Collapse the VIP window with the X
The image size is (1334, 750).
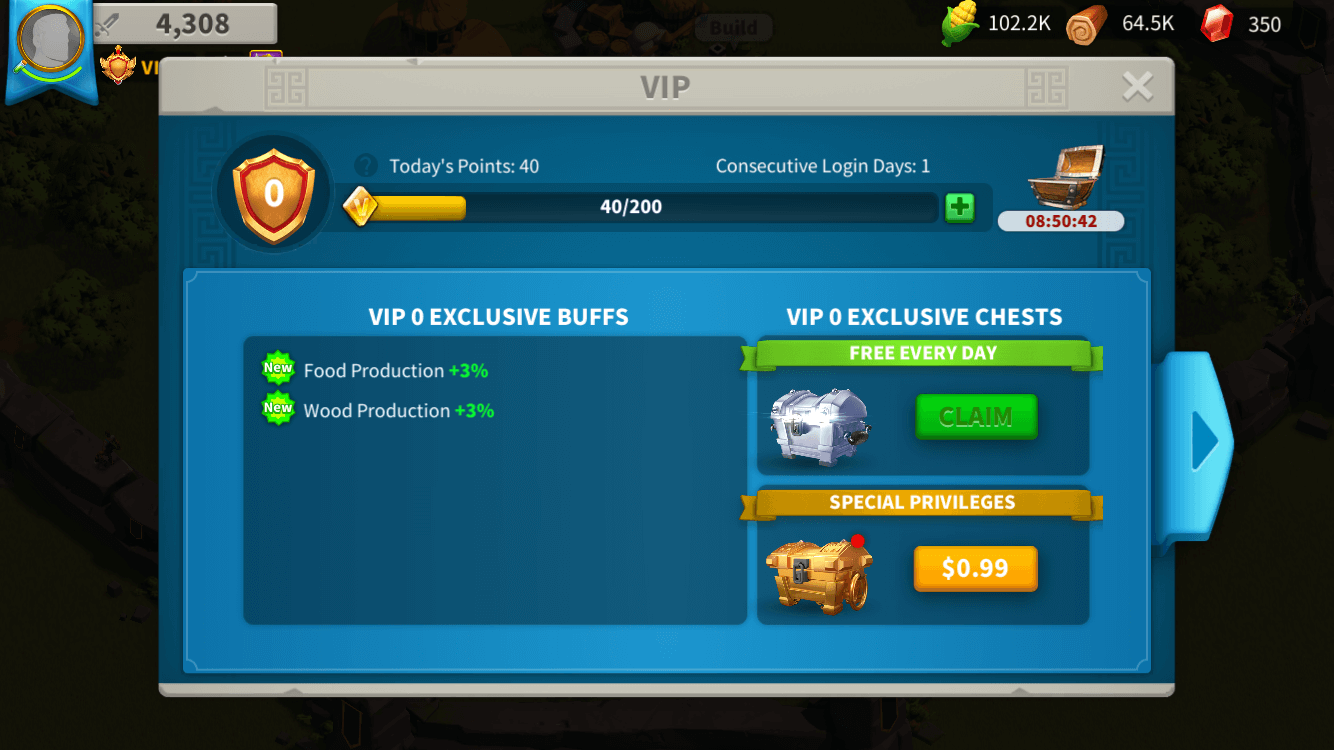(x=1137, y=87)
